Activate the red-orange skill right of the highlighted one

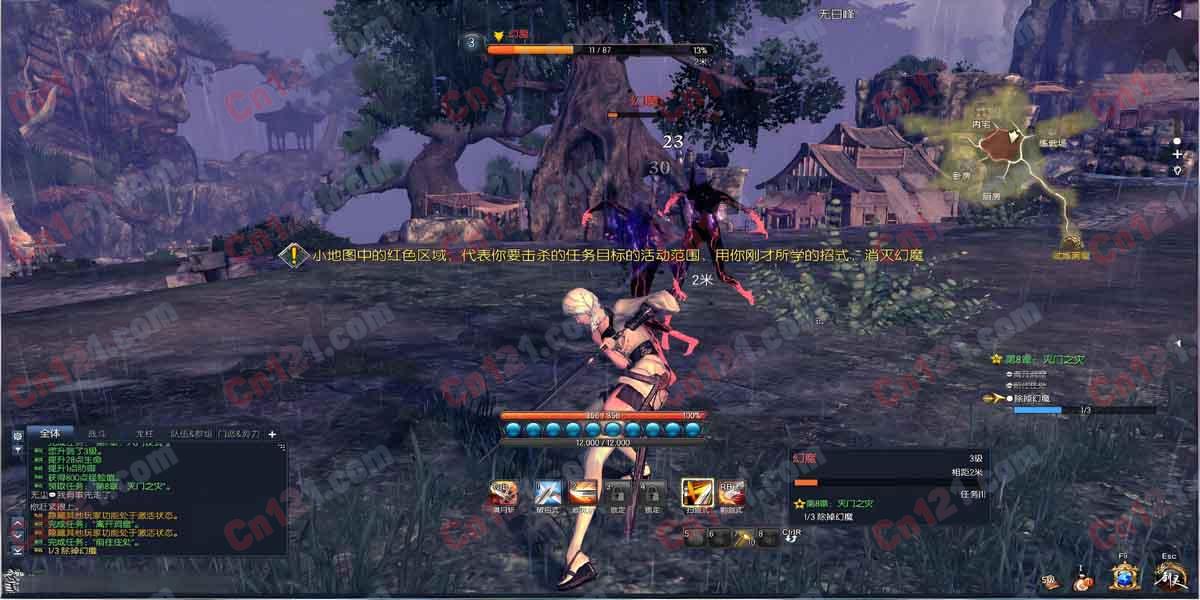(732, 493)
